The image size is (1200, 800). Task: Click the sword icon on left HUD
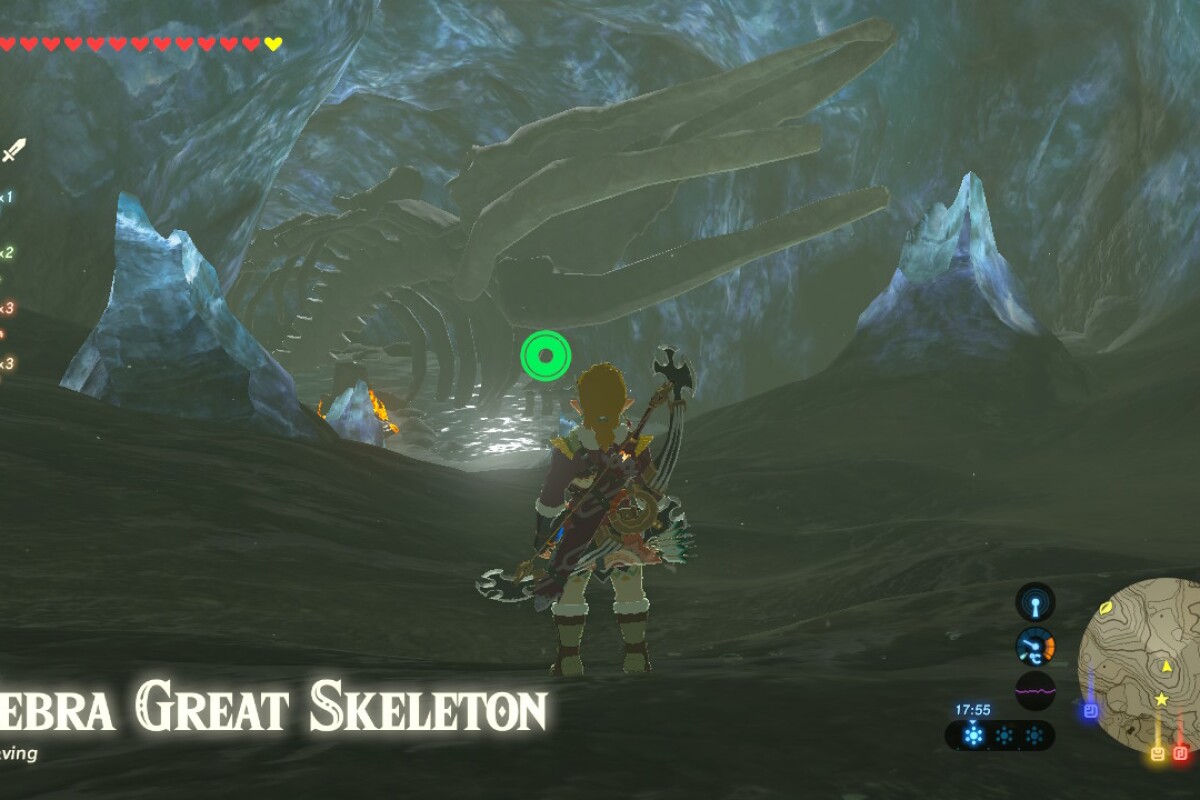click(13, 151)
